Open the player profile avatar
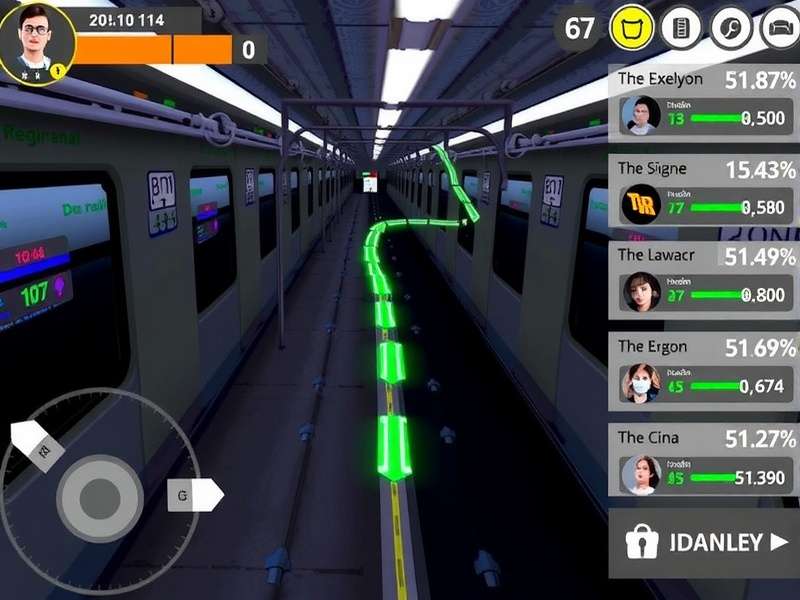The width and height of the screenshot is (800, 600). pyautogui.click(x=37, y=42)
